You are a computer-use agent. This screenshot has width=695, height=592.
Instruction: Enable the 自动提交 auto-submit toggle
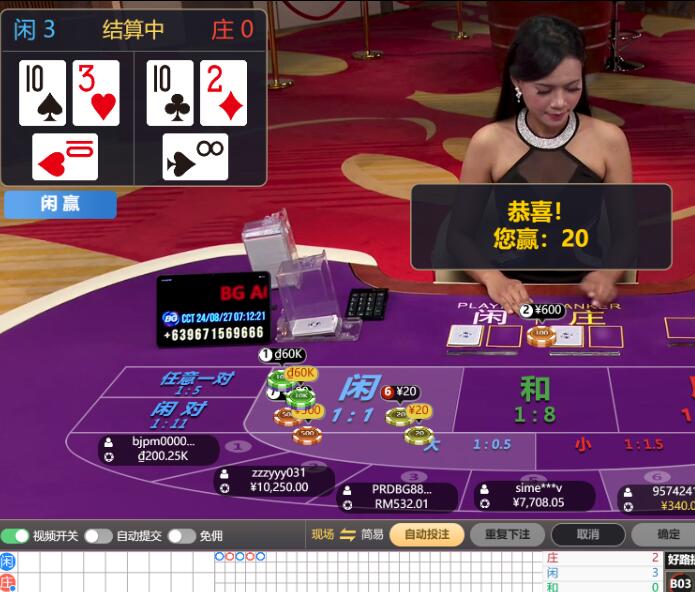(x=98, y=536)
